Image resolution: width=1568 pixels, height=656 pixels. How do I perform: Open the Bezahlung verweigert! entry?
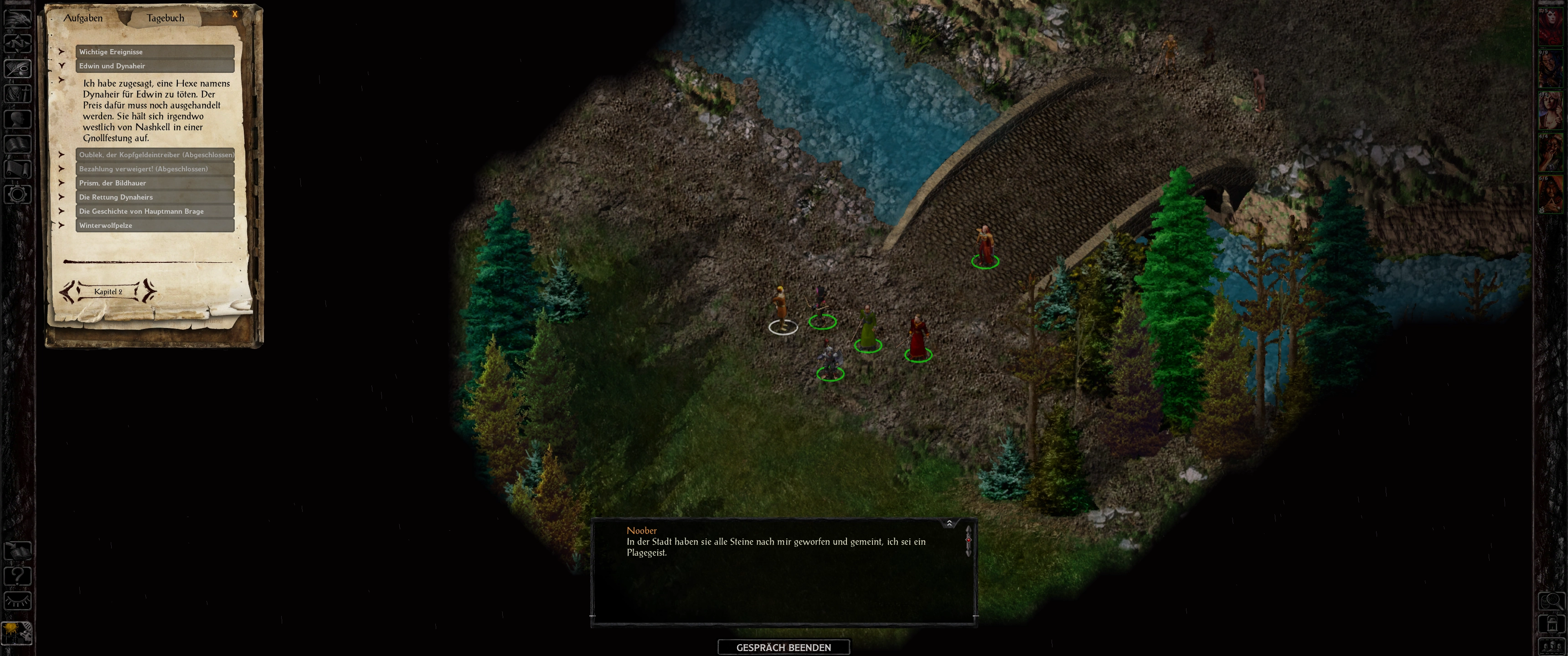155,169
